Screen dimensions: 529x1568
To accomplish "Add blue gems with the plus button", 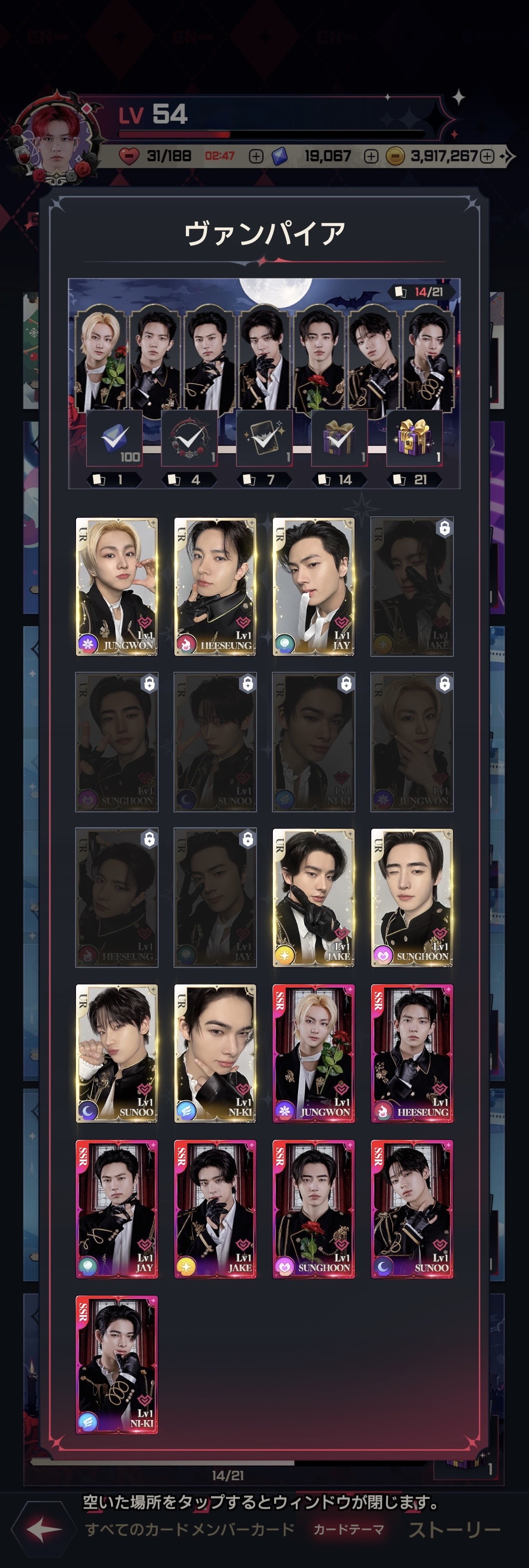I will (x=371, y=156).
